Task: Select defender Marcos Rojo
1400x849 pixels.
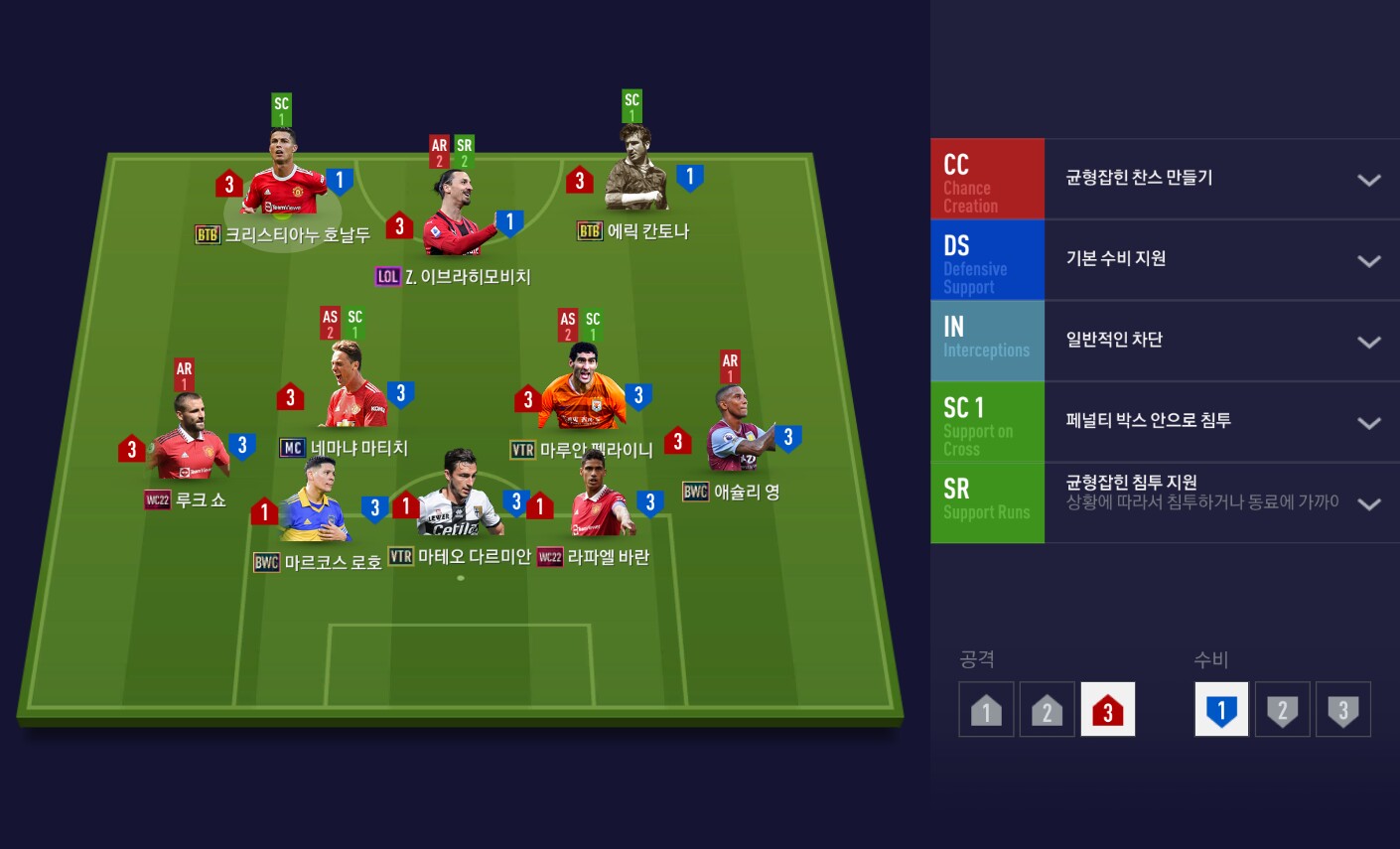Action: [x=313, y=504]
